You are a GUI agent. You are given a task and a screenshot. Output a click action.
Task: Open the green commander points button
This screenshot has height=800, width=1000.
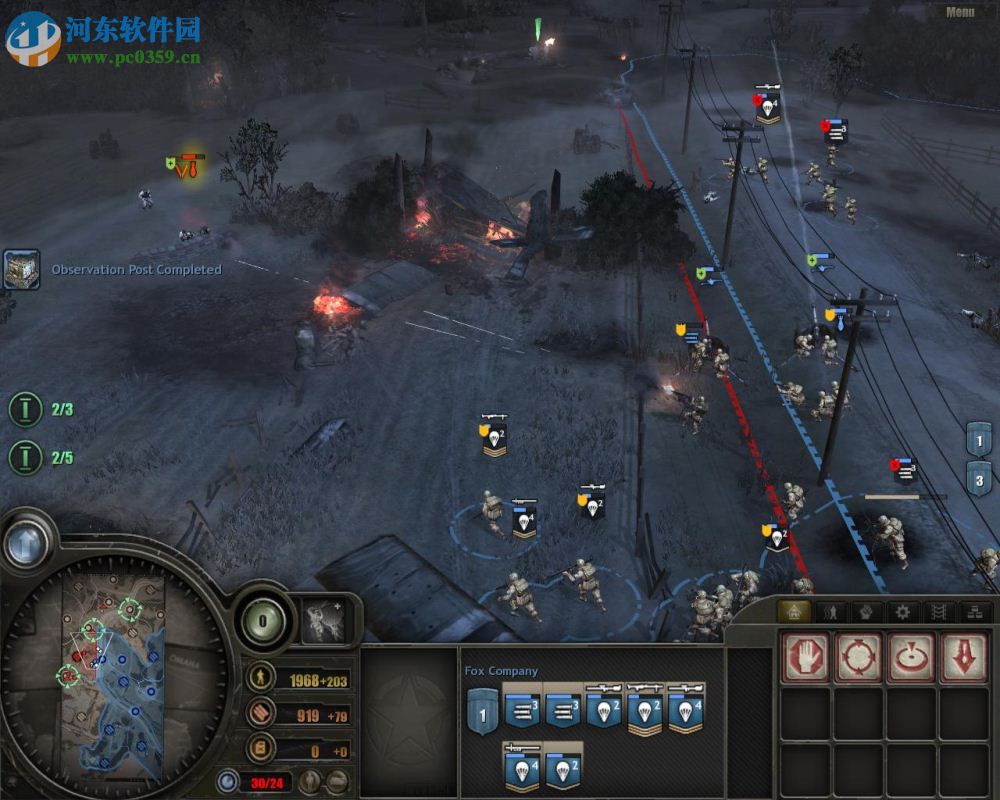pos(262,621)
